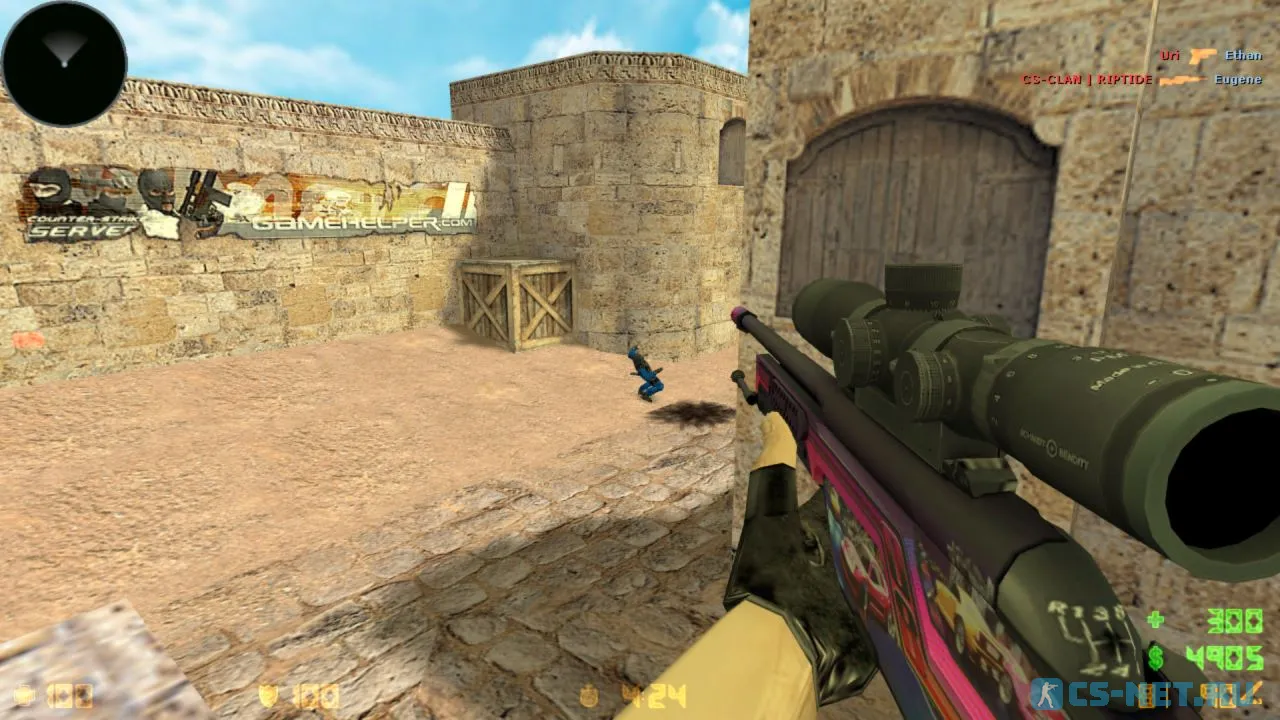The width and height of the screenshot is (1280, 720).
Task: Click the green dollar sign icon
Action: click(1155, 658)
